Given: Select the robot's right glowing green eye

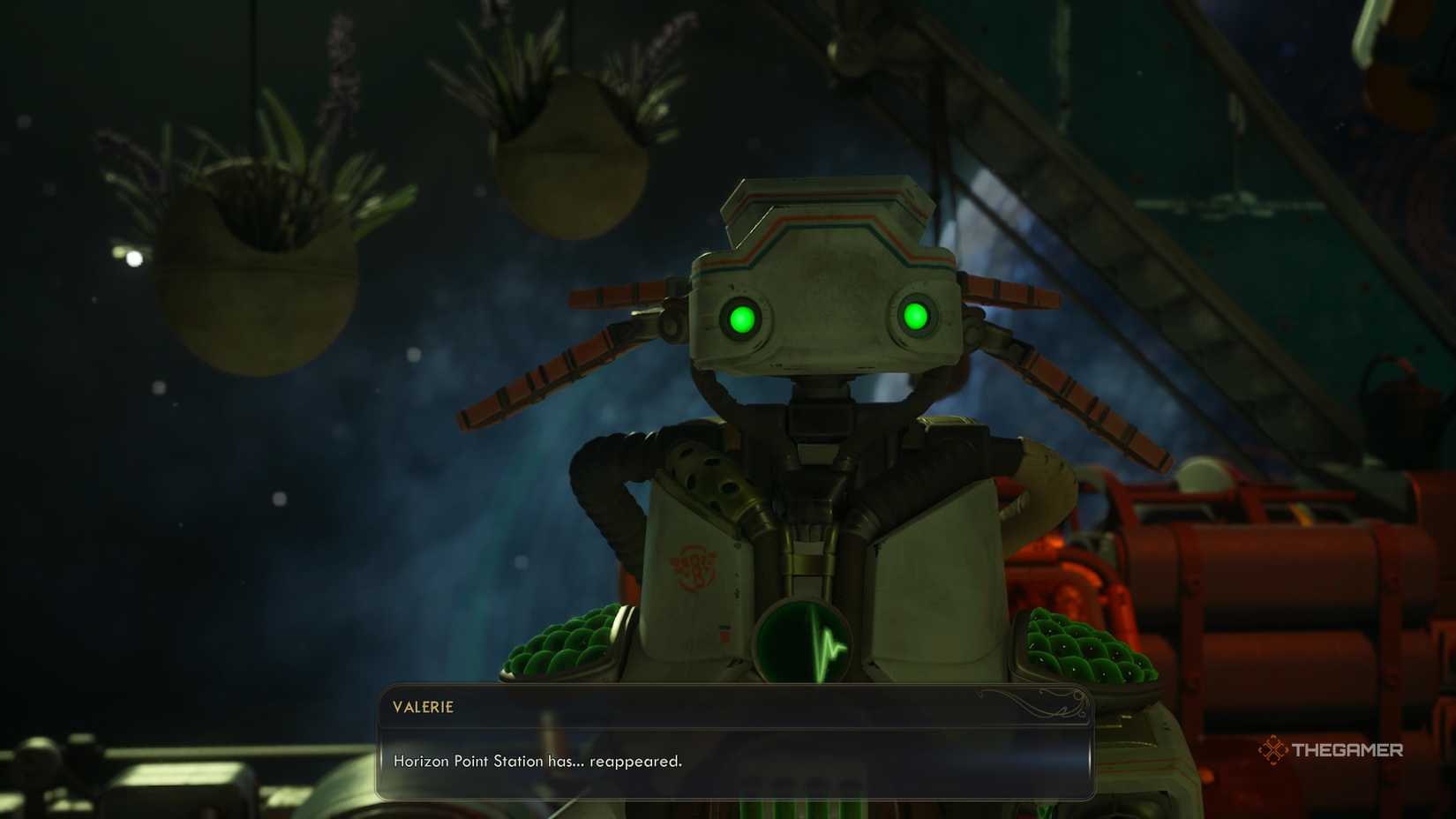Looking at the screenshot, I should tap(916, 315).
